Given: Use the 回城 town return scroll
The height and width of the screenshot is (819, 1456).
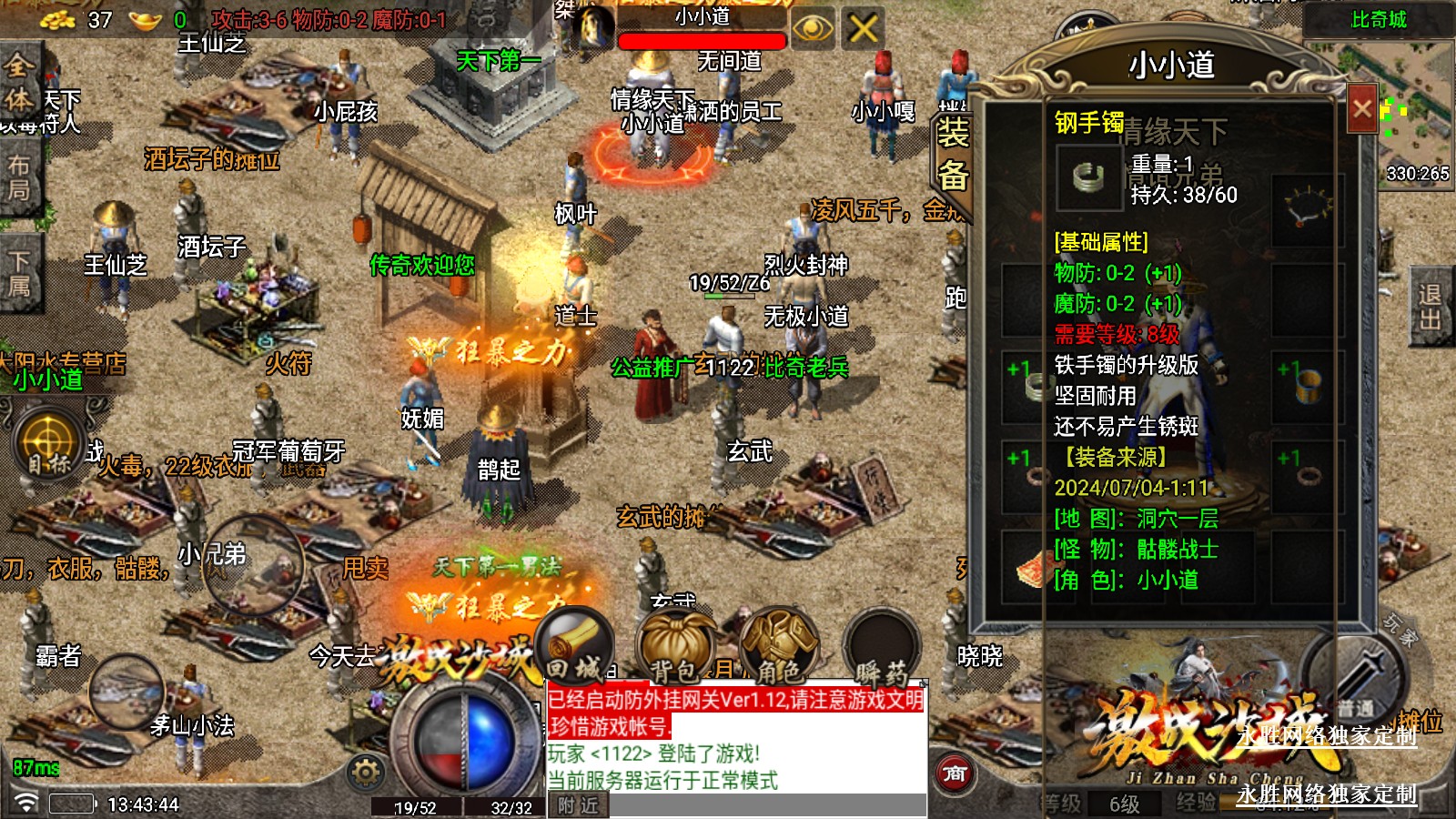Looking at the screenshot, I should [575, 647].
